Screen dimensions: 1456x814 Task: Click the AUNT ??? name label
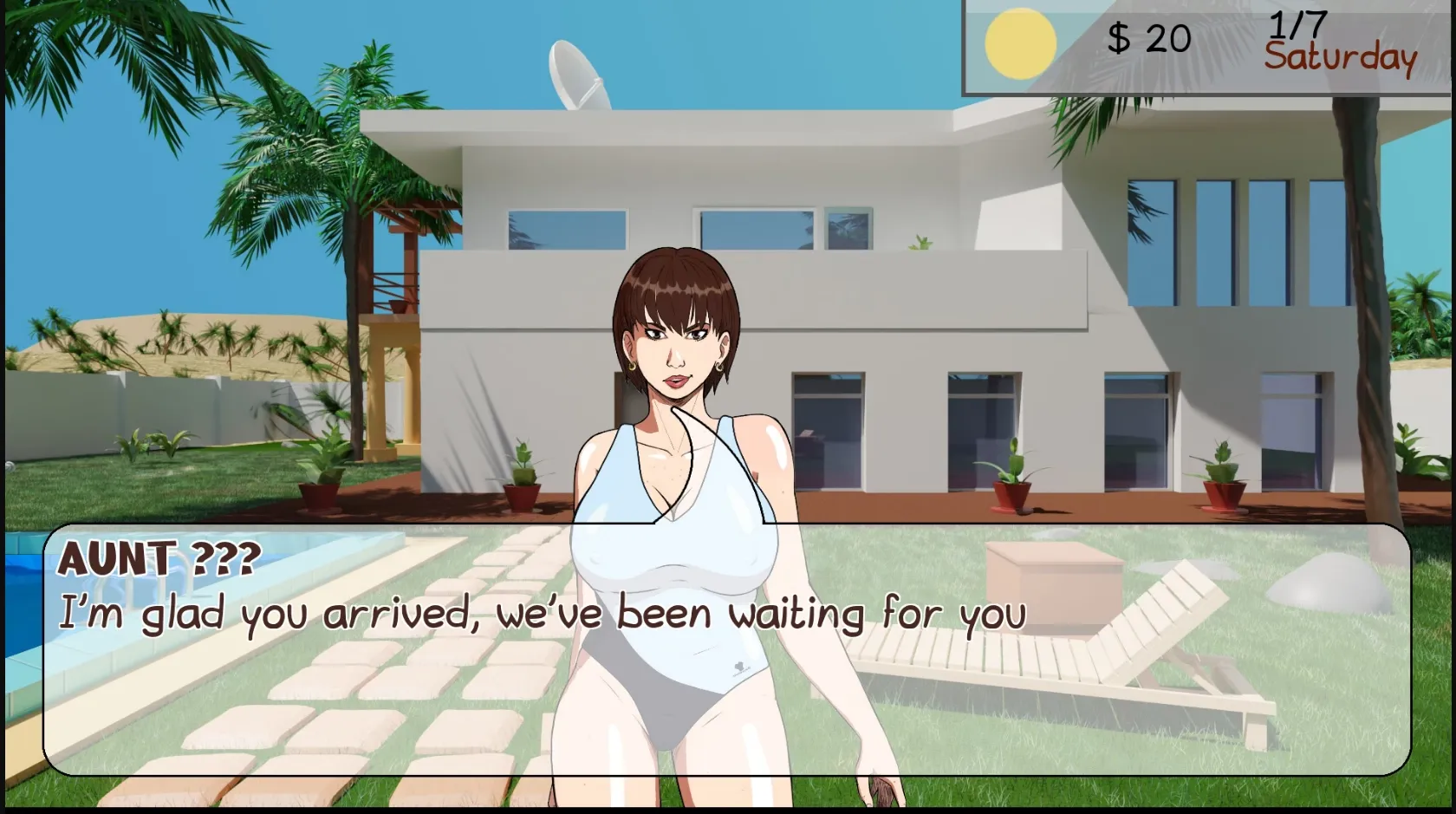click(159, 562)
